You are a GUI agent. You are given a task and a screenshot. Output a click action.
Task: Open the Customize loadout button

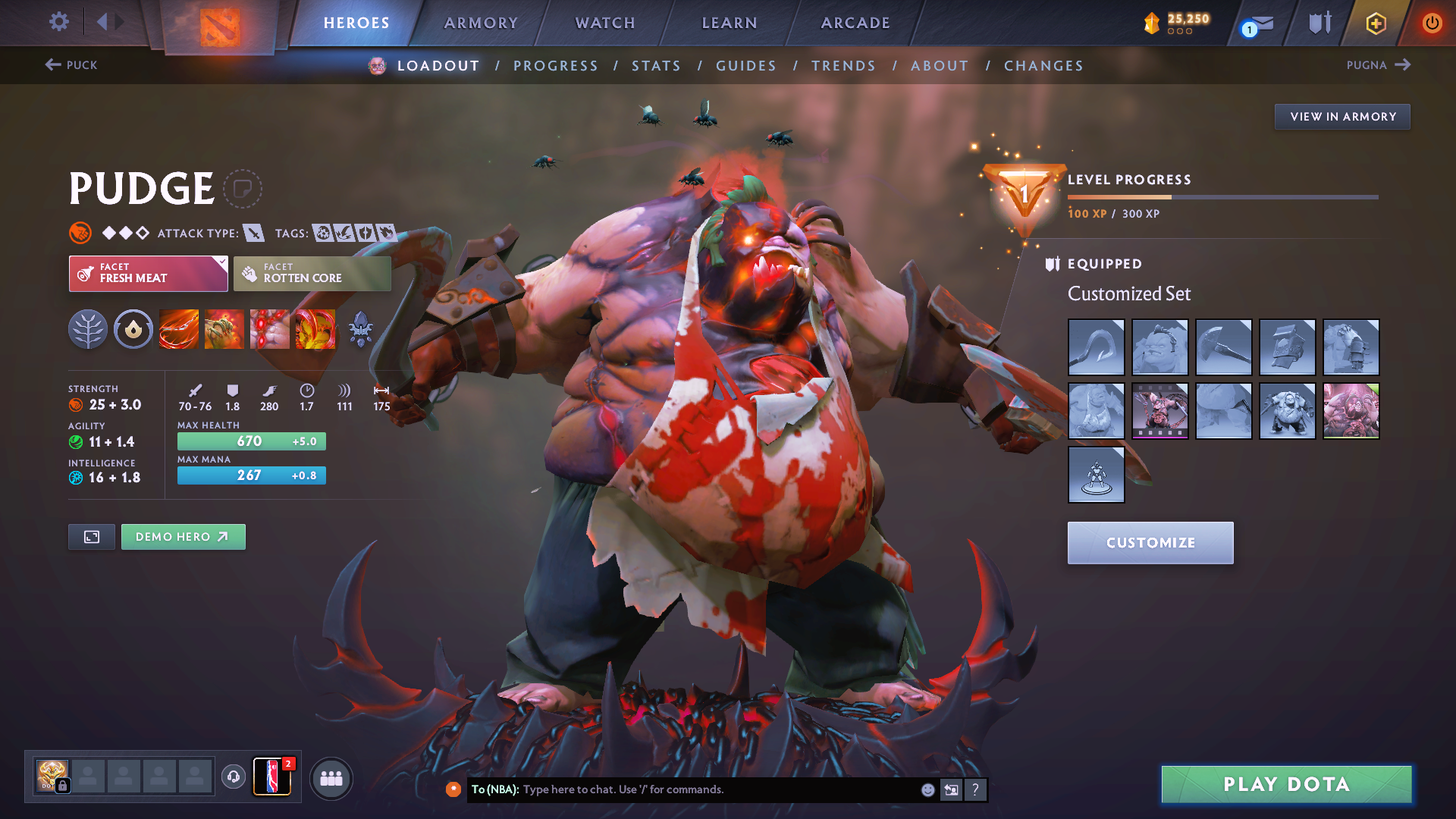point(1150,543)
